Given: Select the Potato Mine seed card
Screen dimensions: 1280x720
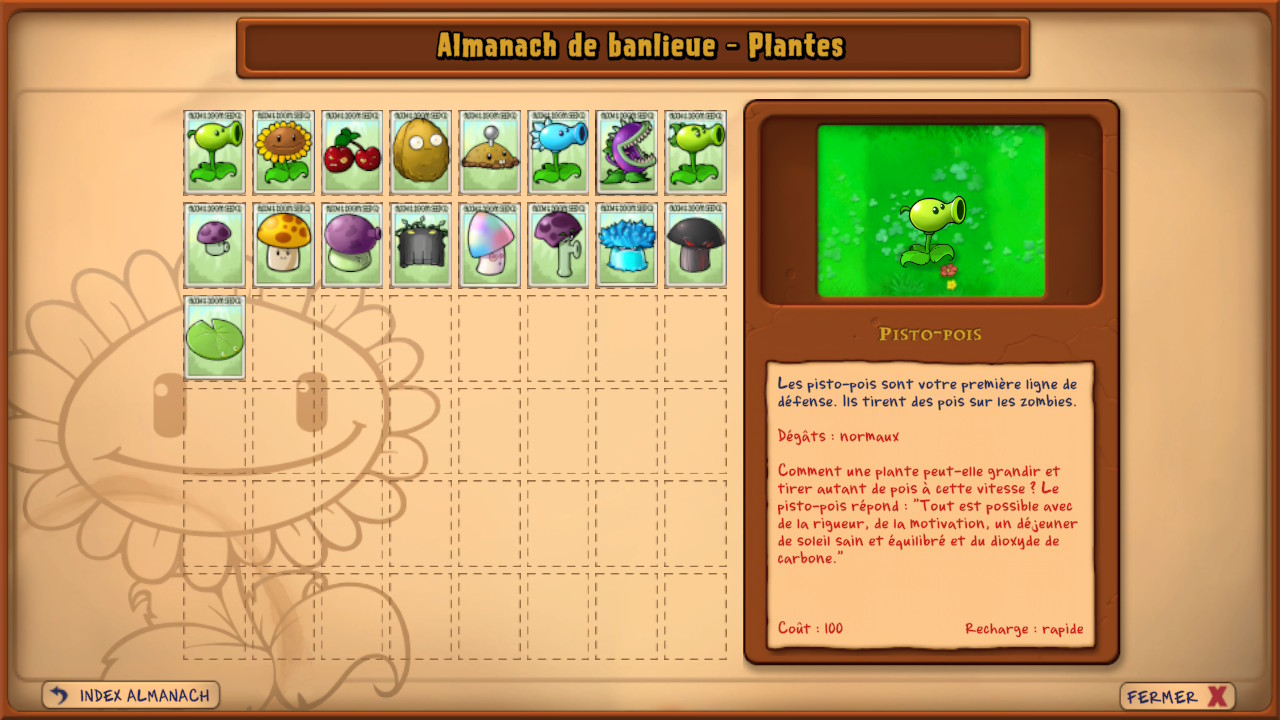Looking at the screenshot, I should click(x=490, y=152).
